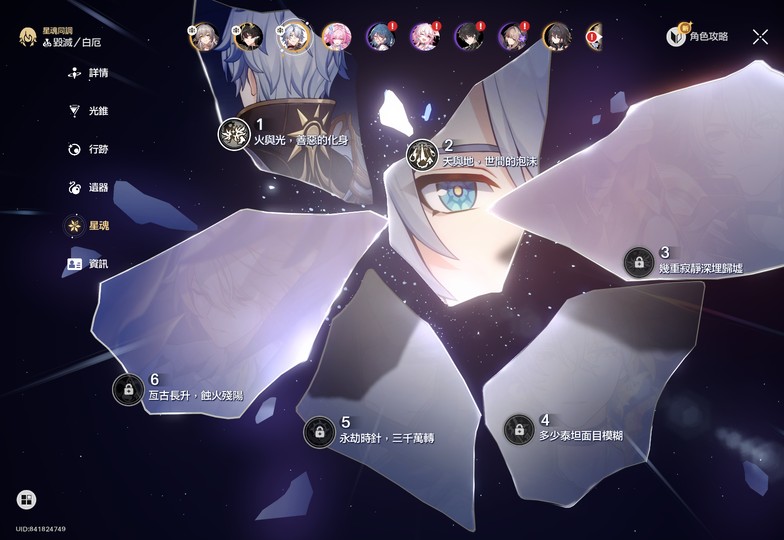View locked eidolon 5 永劫時針，三千萬轉
Image resolution: width=784 pixels, height=540 pixels.
(x=319, y=432)
